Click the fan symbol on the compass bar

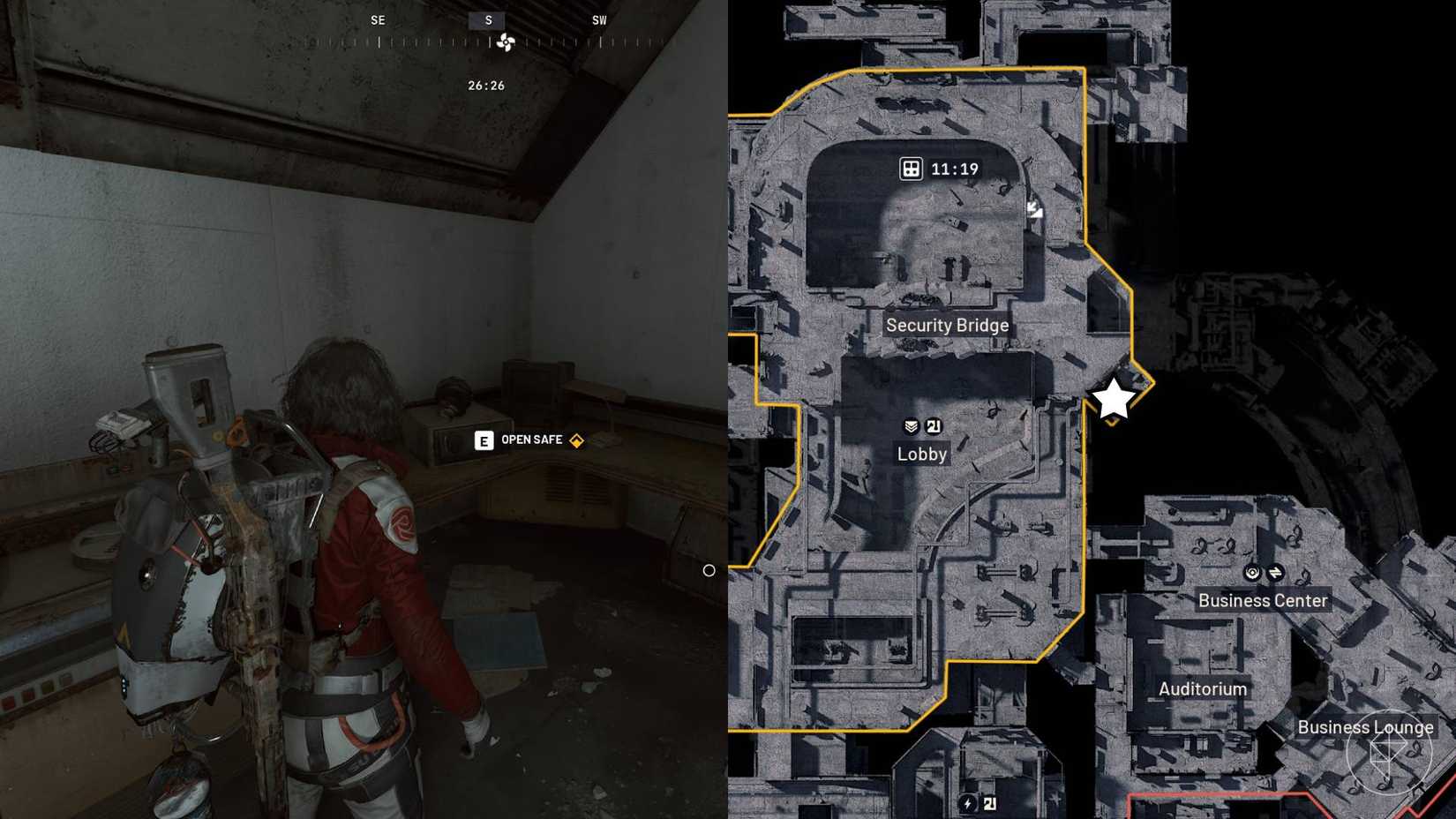[x=504, y=41]
